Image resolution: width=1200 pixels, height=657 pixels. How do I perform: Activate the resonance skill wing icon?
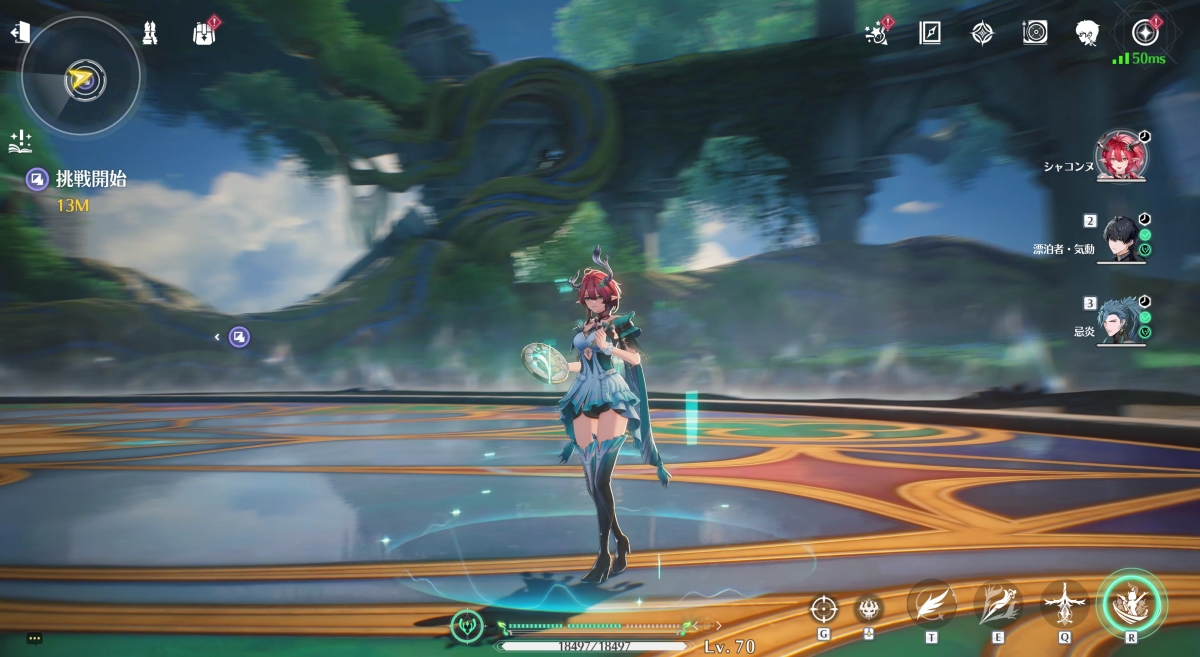click(x=998, y=604)
